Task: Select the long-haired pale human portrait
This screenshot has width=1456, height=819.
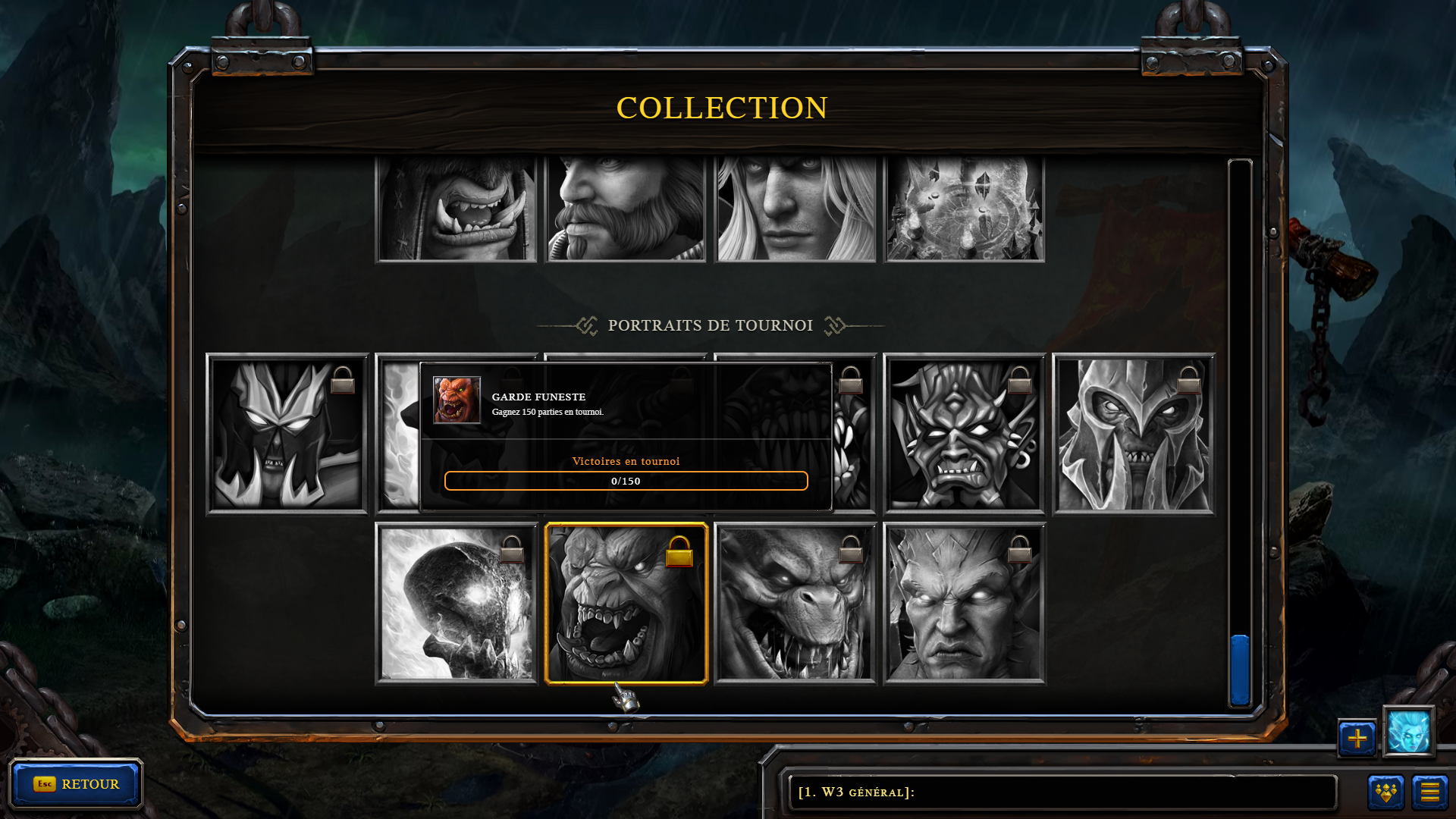Action: [795, 209]
